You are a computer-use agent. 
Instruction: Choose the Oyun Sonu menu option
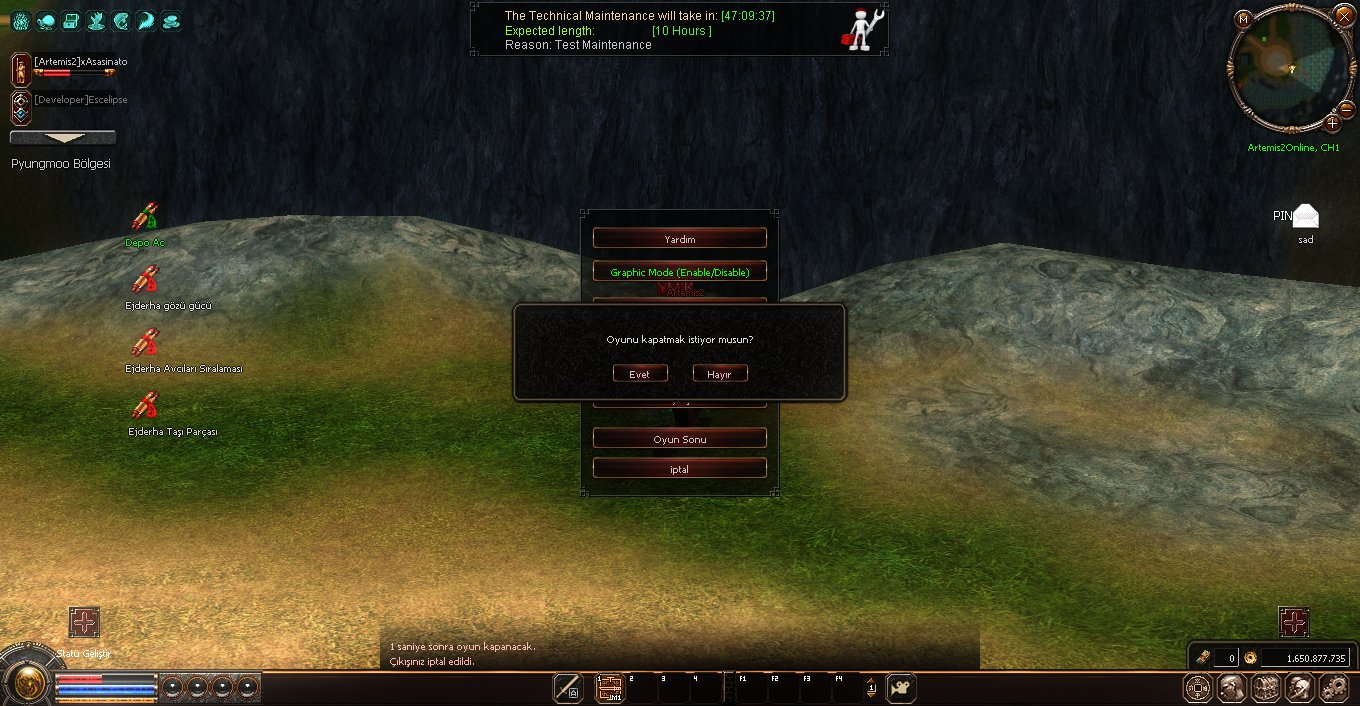click(x=680, y=439)
